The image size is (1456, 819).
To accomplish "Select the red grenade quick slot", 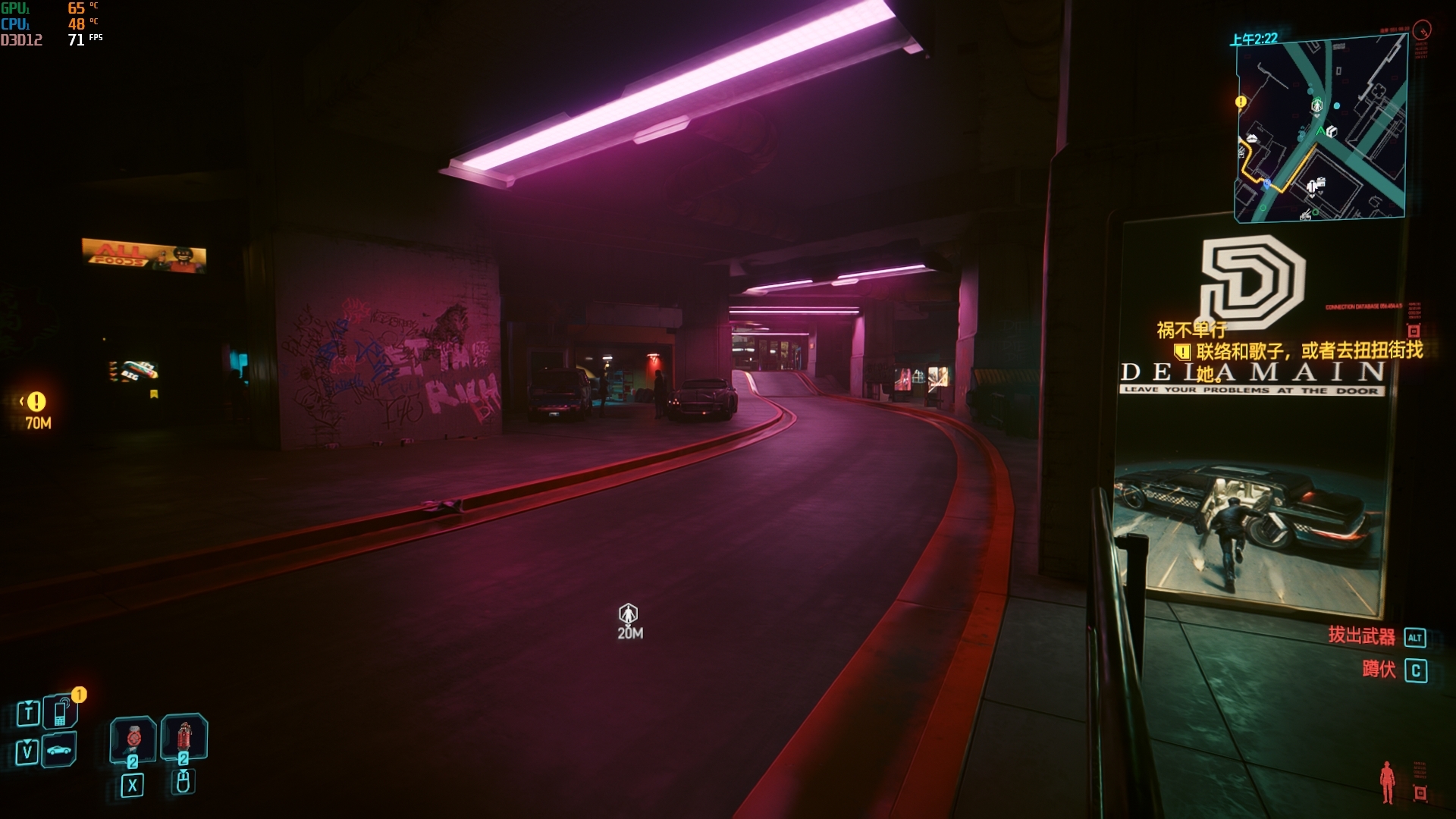I will [x=184, y=736].
